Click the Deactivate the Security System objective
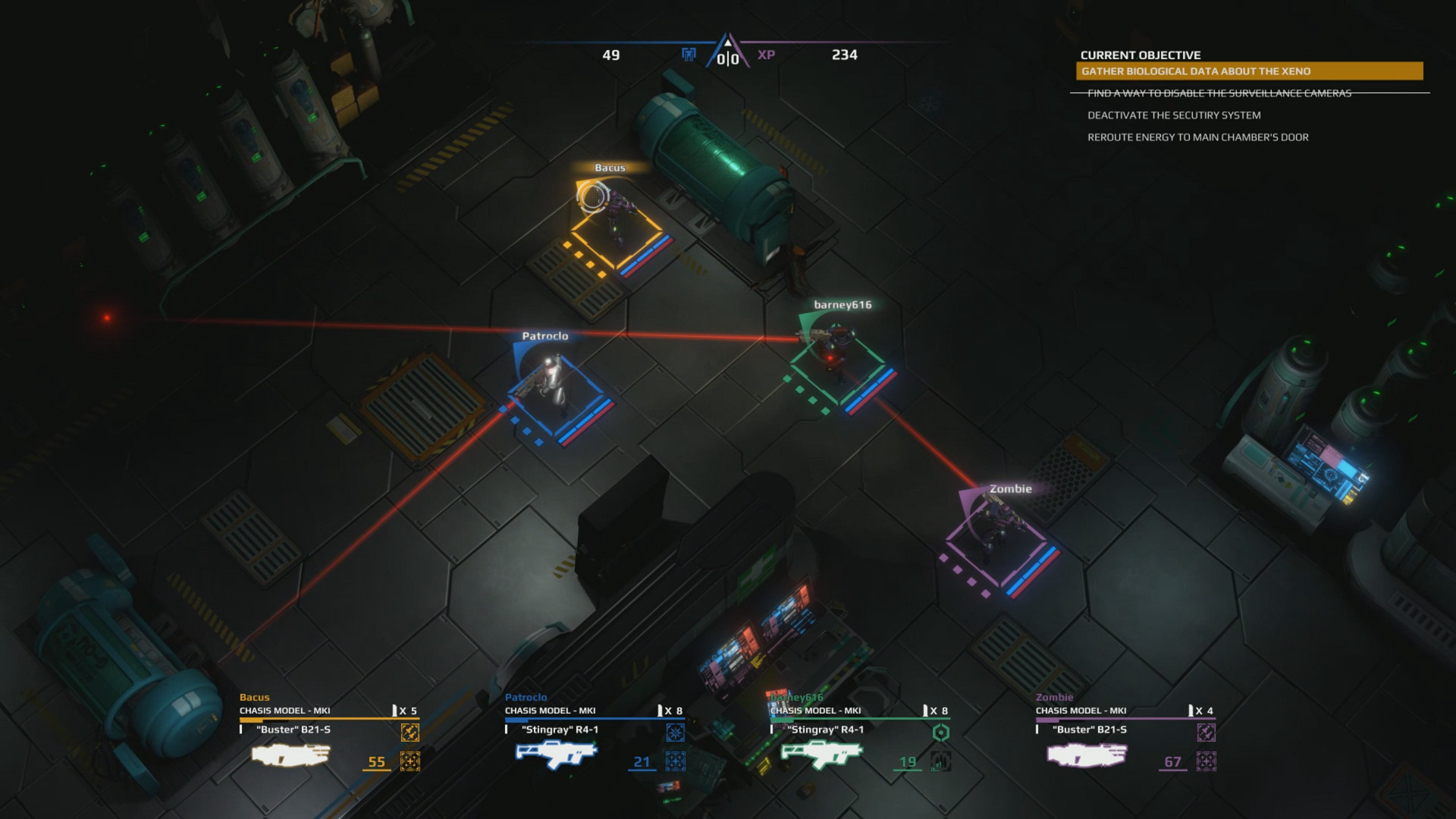 1174,115
